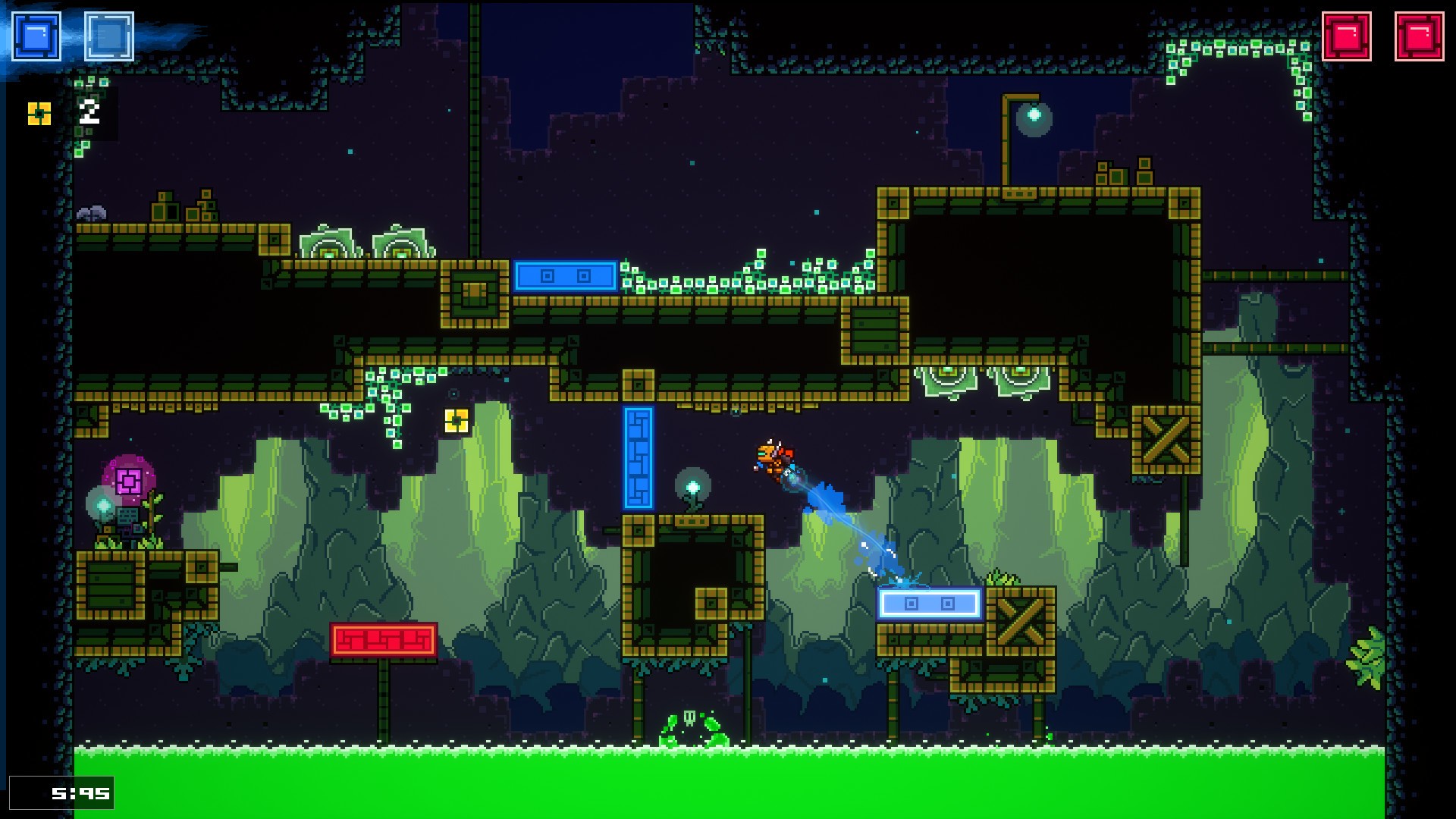Screen dimensions: 1456x819
Task: Toggle the glowing white flower lamp near center
Action: coord(693,485)
